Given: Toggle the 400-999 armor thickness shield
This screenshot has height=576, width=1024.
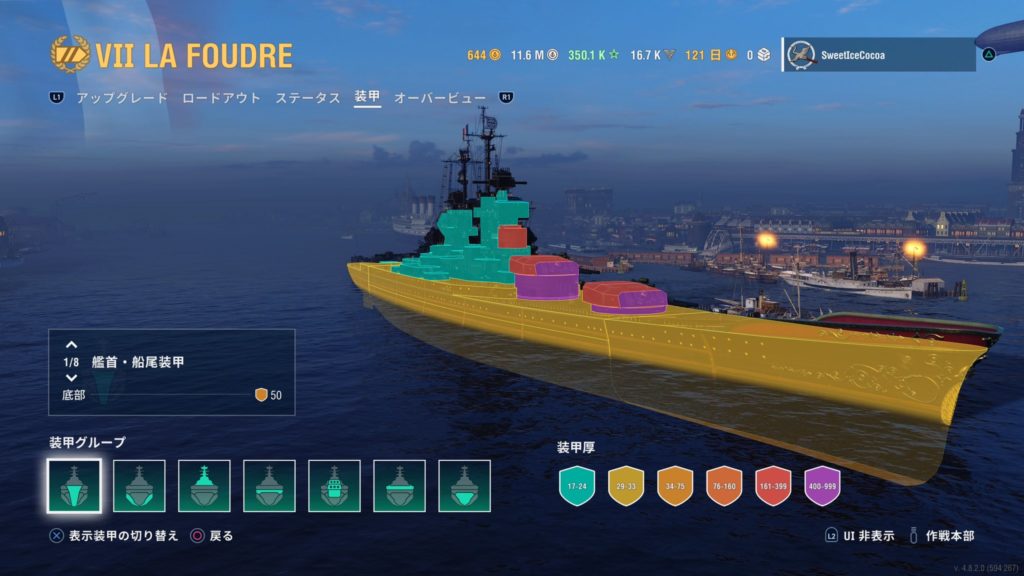Looking at the screenshot, I should [x=822, y=486].
